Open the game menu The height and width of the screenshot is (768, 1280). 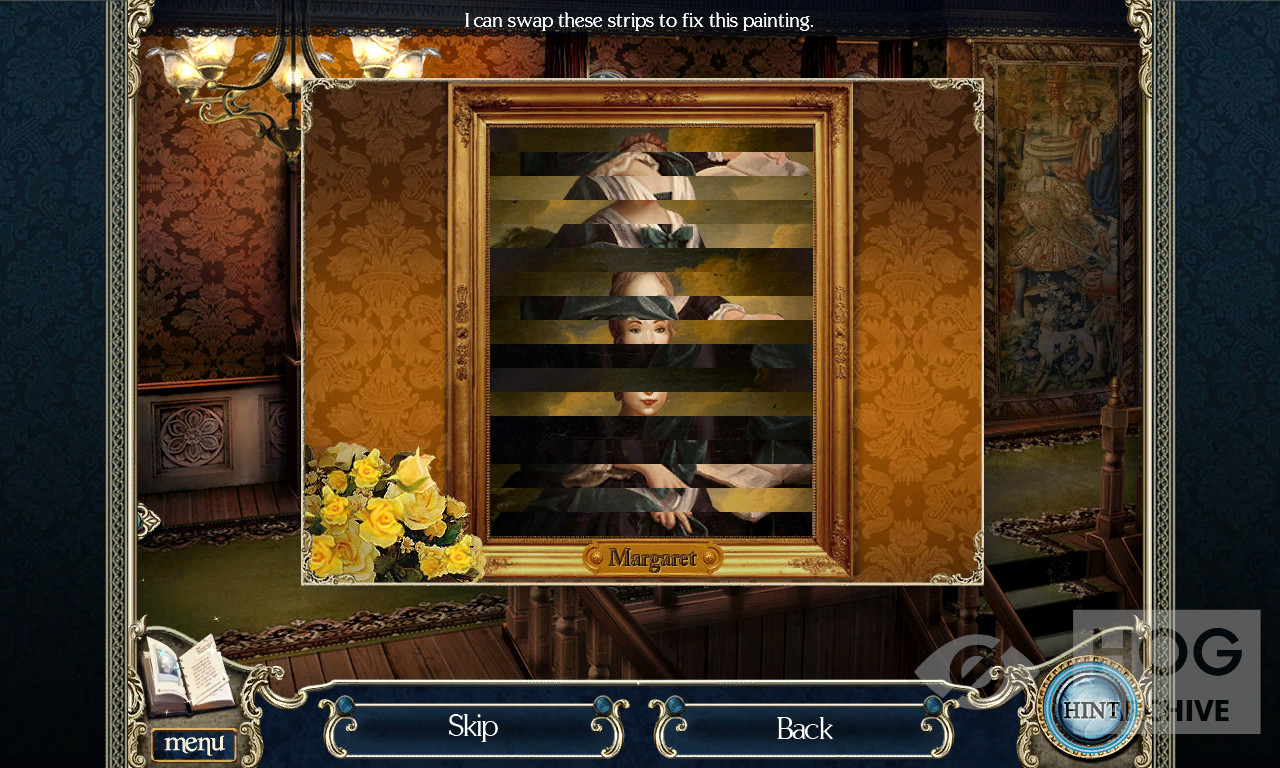pos(194,744)
